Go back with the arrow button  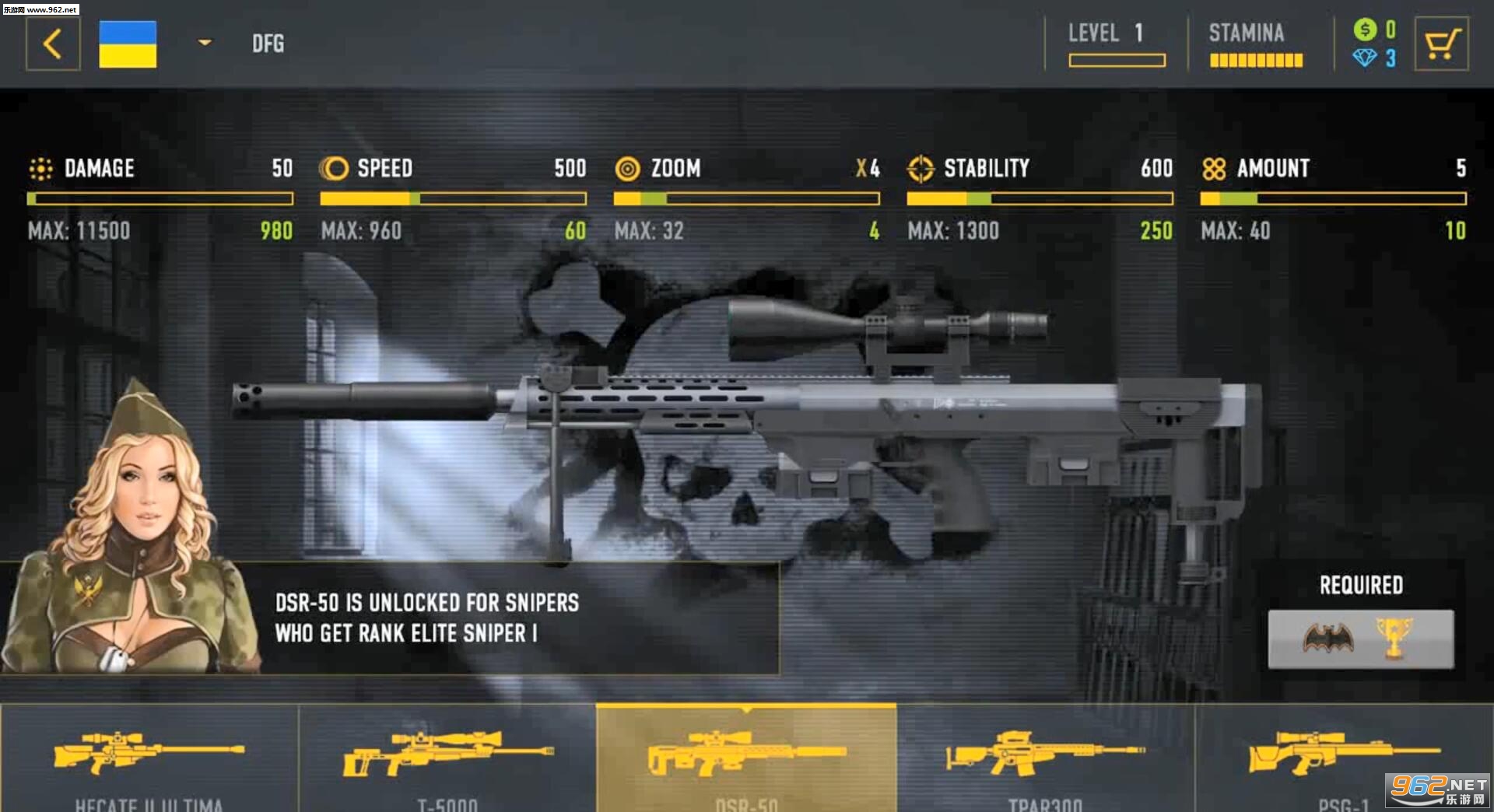pos(53,44)
